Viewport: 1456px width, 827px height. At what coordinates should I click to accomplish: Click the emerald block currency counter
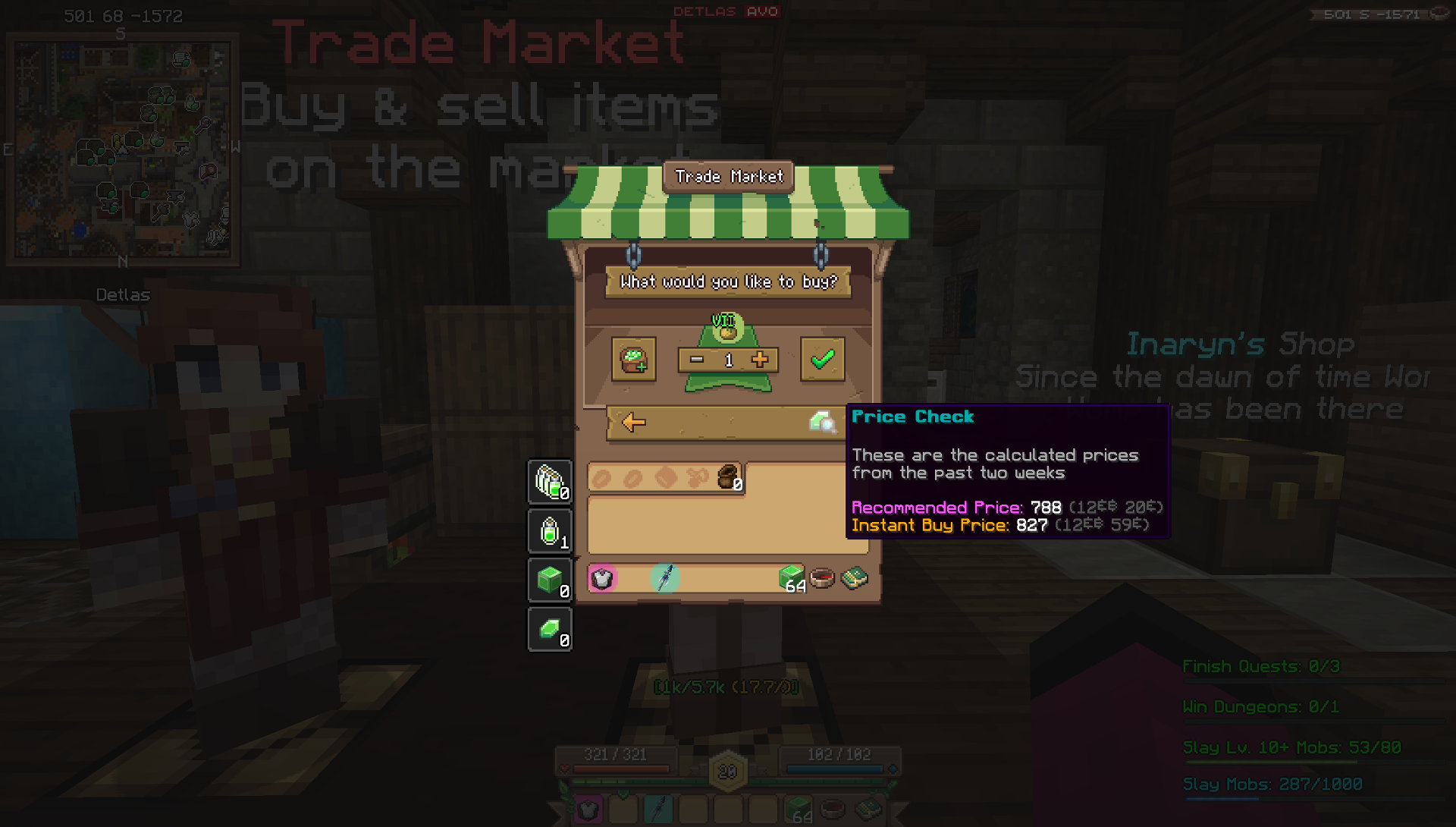(x=550, y=580)
